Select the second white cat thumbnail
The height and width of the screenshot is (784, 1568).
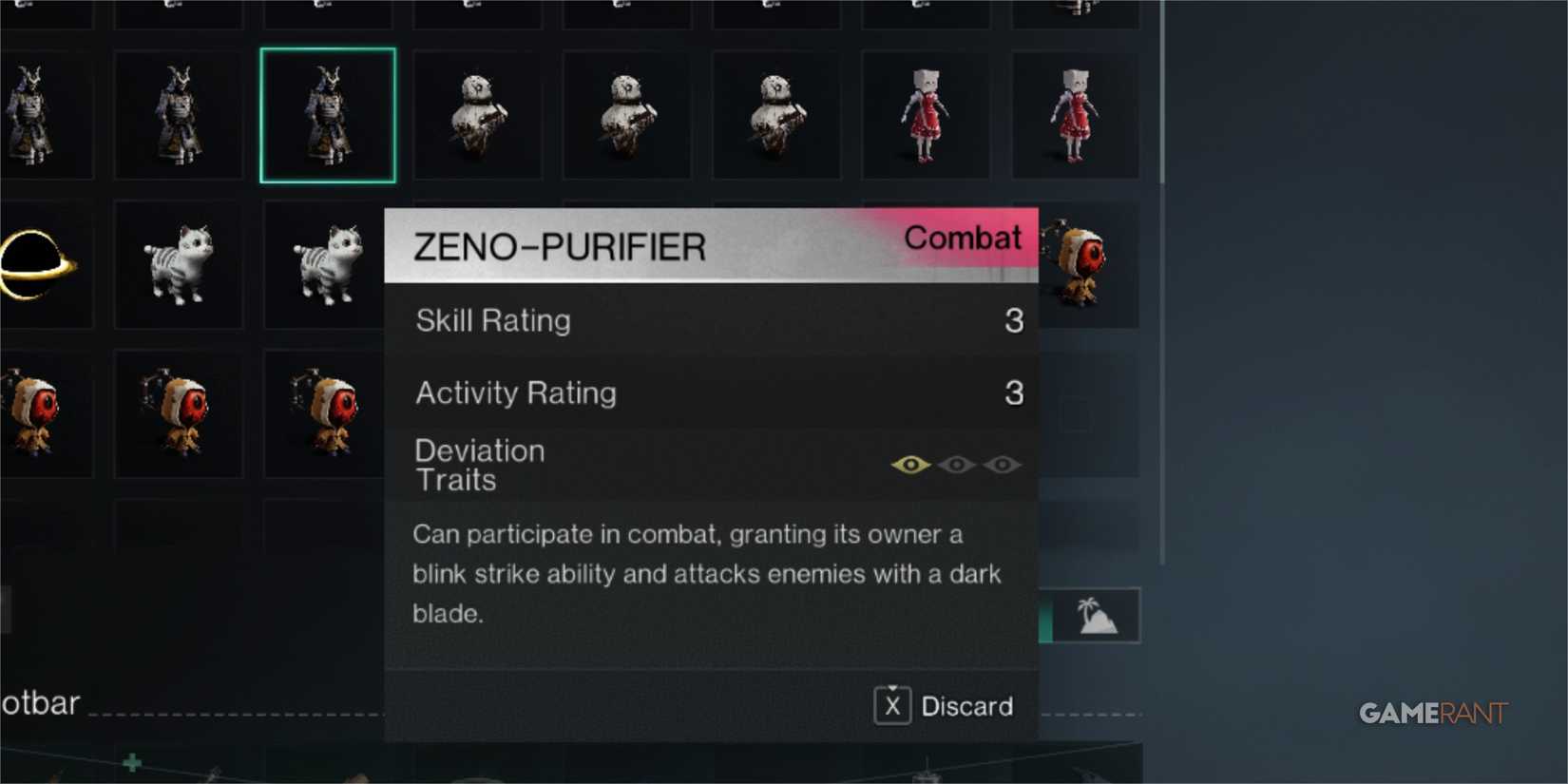327,266
